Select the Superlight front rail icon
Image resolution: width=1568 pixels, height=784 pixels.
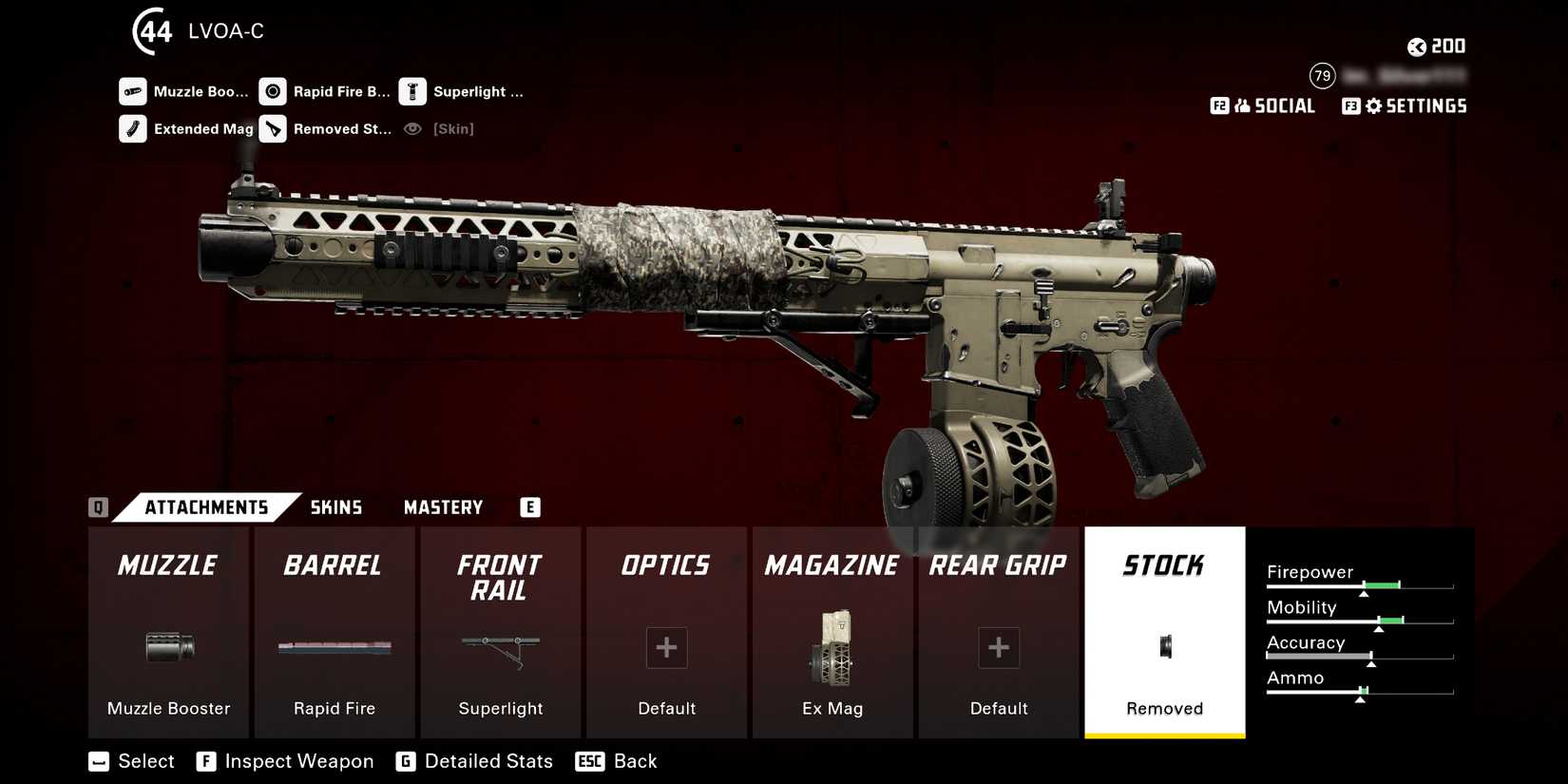pyautogui.click(x=500, y=648)
